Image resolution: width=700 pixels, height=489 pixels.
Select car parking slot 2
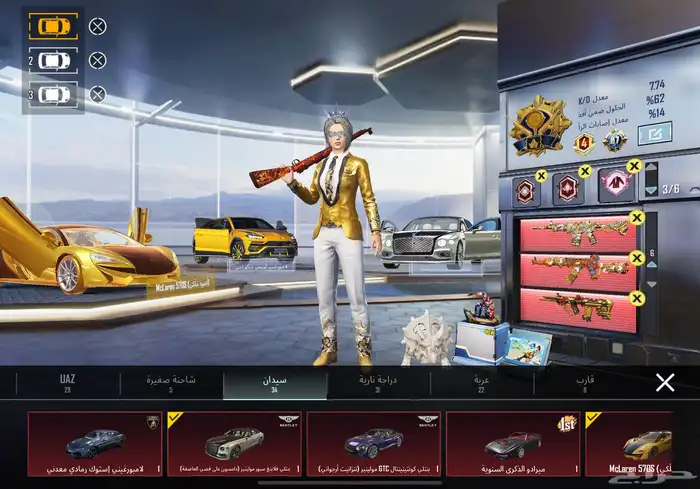54,61
